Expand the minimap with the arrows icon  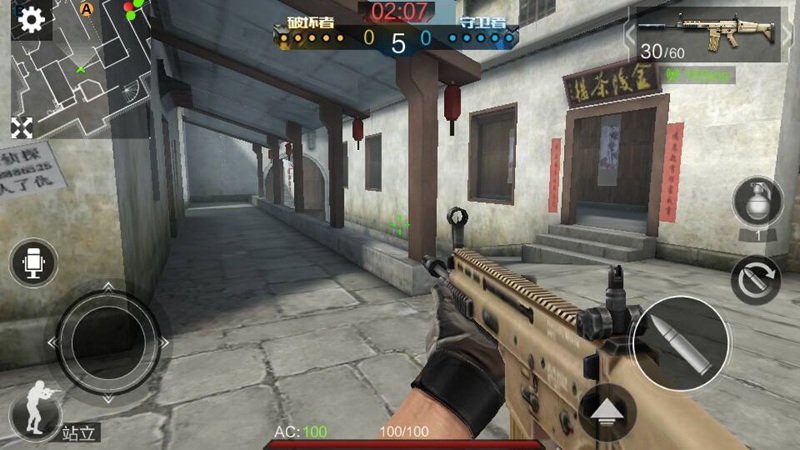[x=22, y=127]
